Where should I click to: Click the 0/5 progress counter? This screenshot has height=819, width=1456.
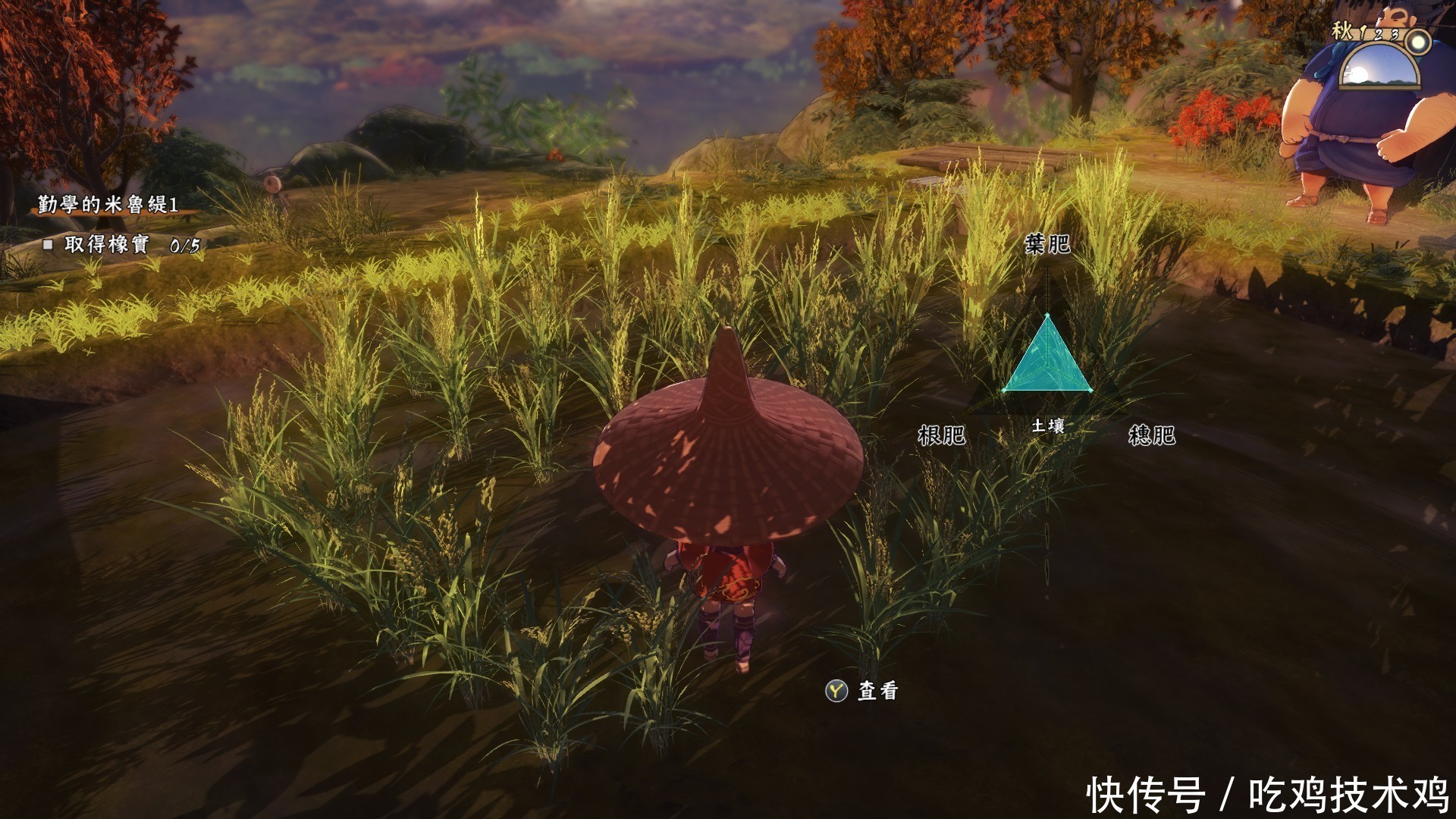184,244
